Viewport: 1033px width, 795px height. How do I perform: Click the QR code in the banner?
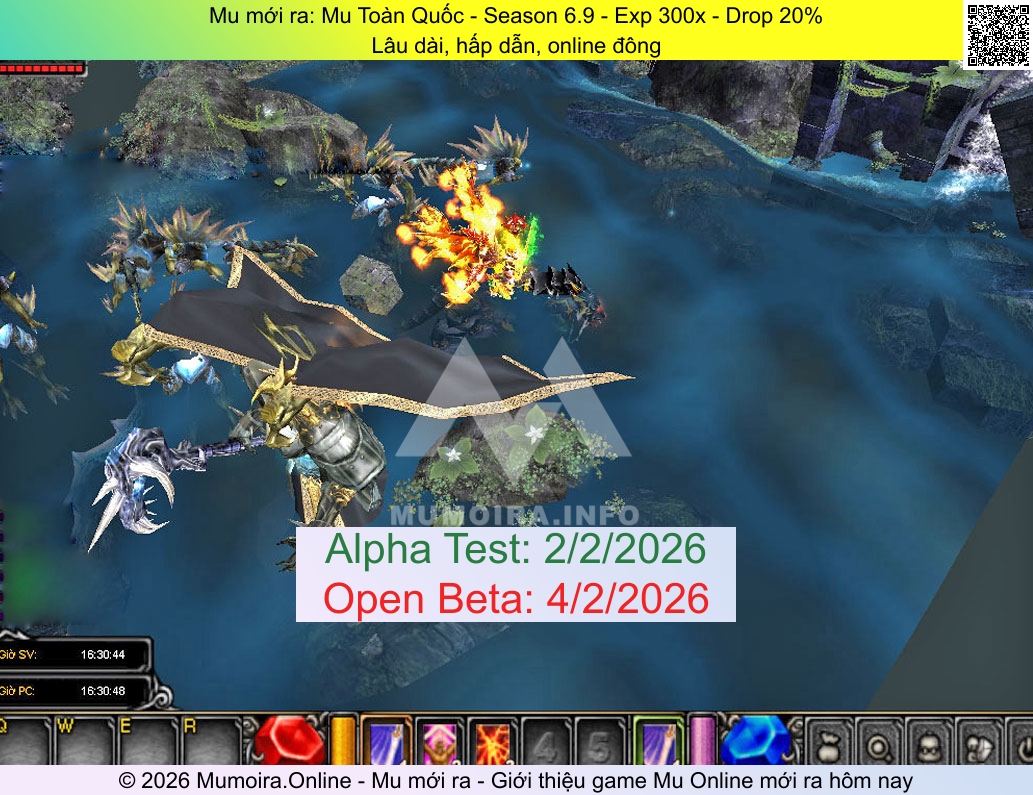pyautogui.click(x=997, y=33)
